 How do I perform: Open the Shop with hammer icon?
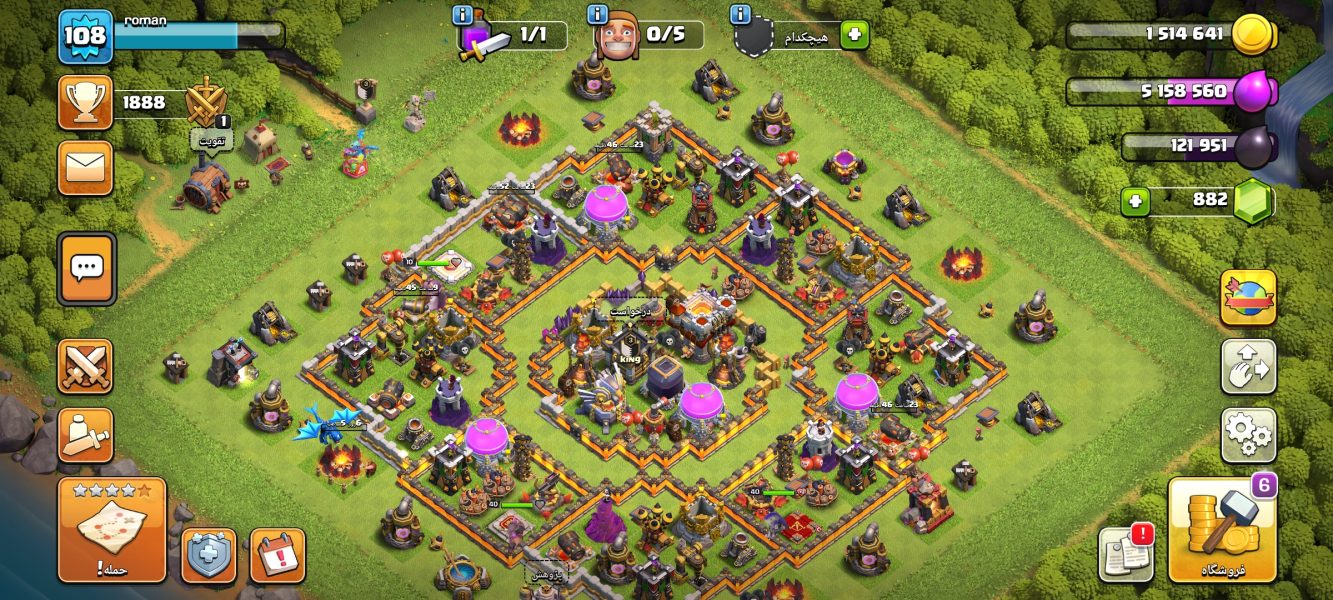1222,529
